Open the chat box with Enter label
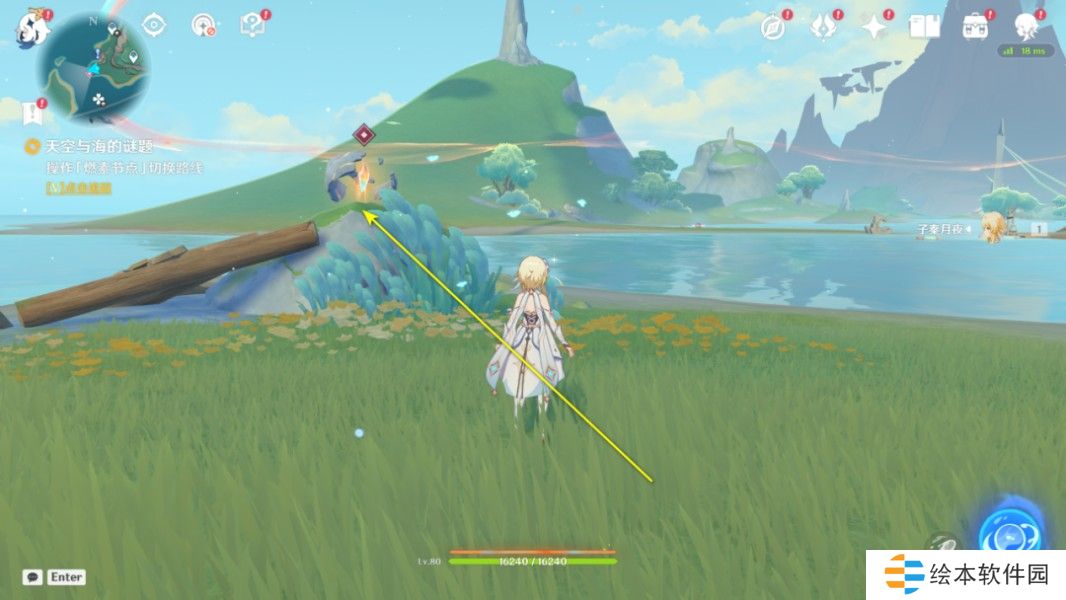This screenshot has height=600, width=1066. 54,577
